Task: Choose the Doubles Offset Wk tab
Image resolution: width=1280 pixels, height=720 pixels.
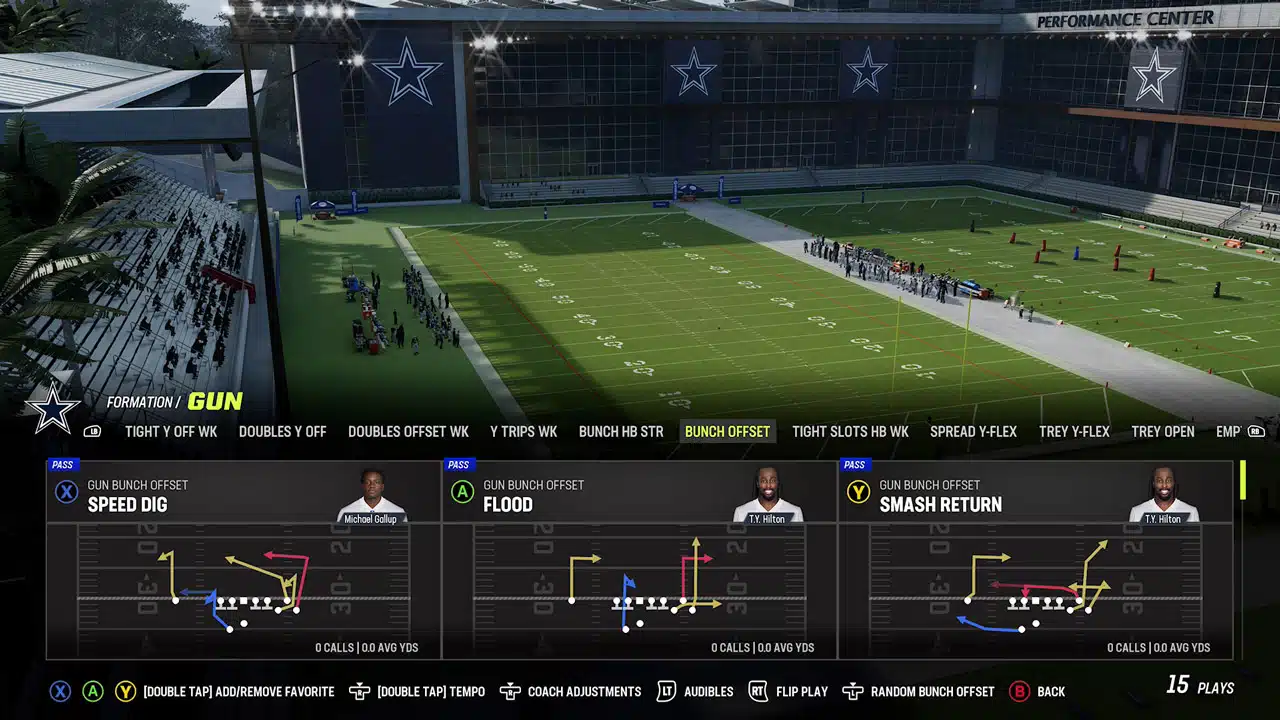Action: 408,432
